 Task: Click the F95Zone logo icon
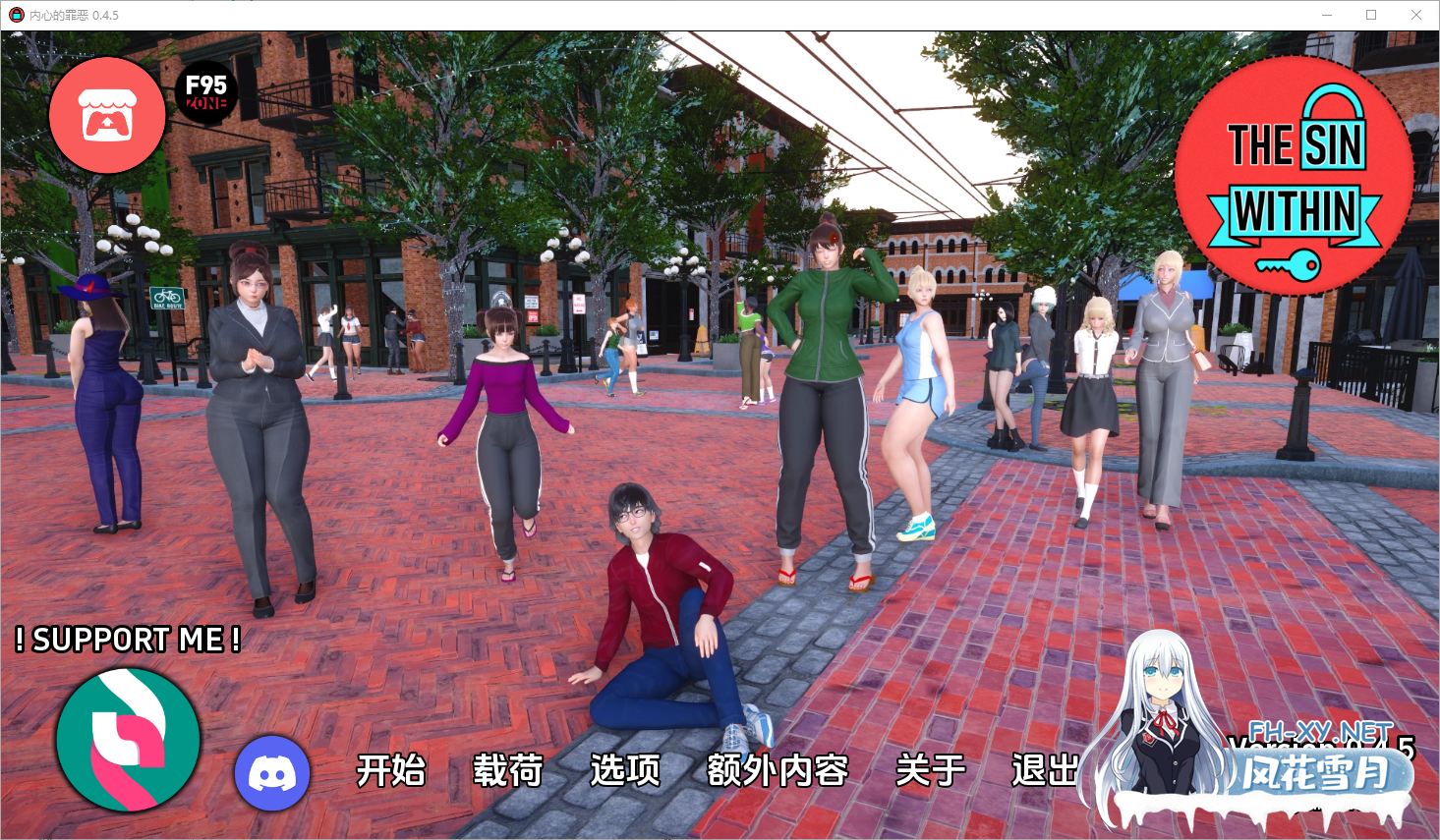tap(205, 94)
